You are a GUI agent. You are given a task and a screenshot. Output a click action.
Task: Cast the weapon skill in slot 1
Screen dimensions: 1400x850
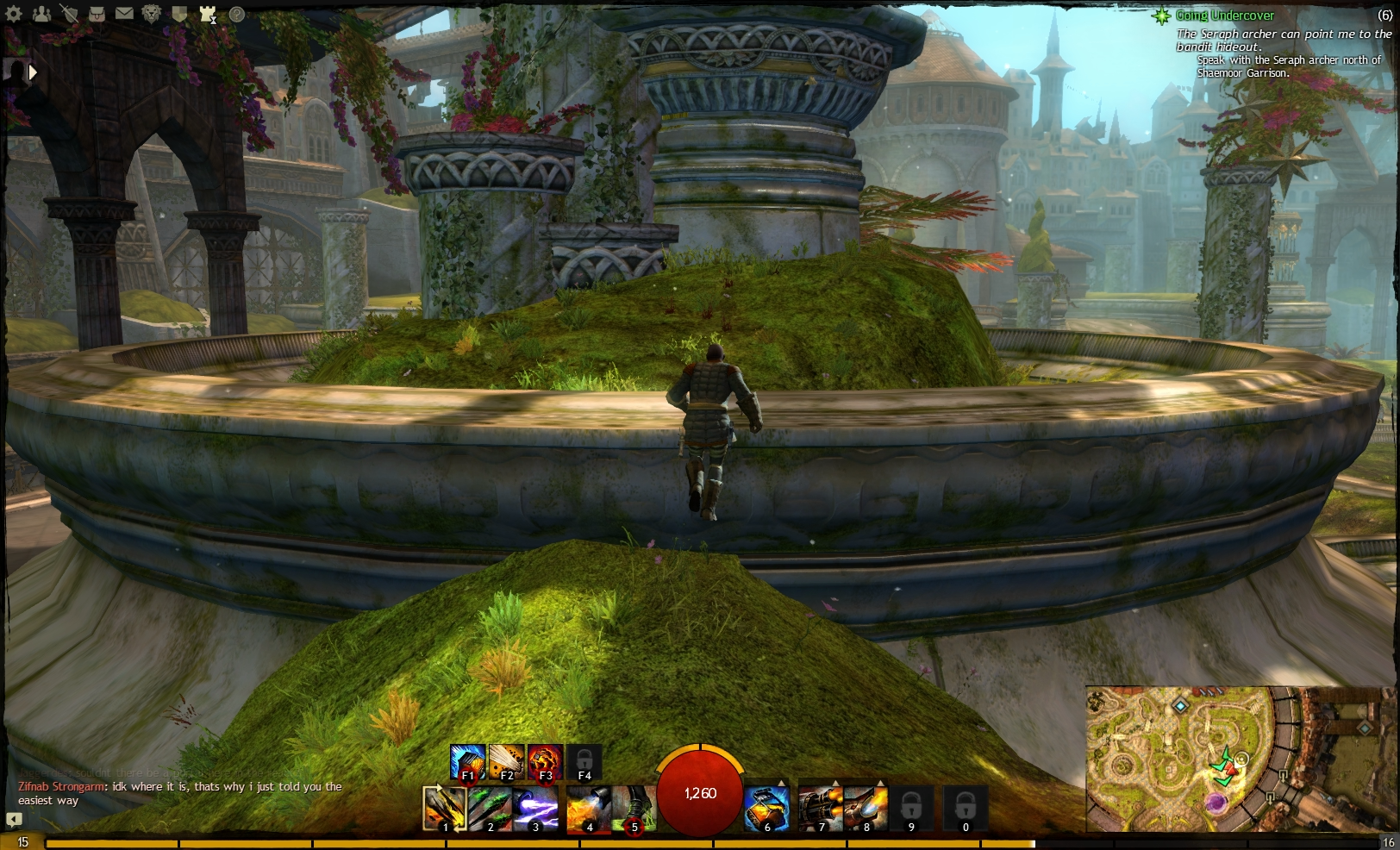point(444,809)
